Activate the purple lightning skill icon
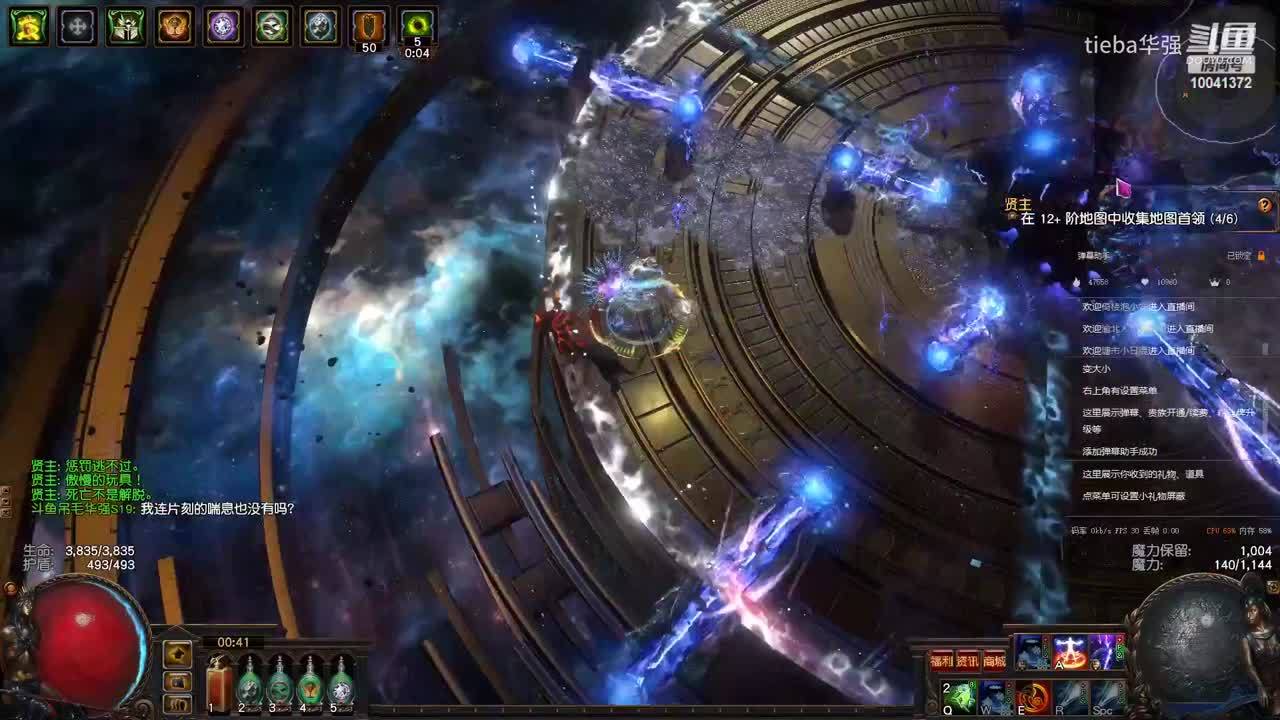Viewport: 1280px width, 720px height. click(1106, 652)
